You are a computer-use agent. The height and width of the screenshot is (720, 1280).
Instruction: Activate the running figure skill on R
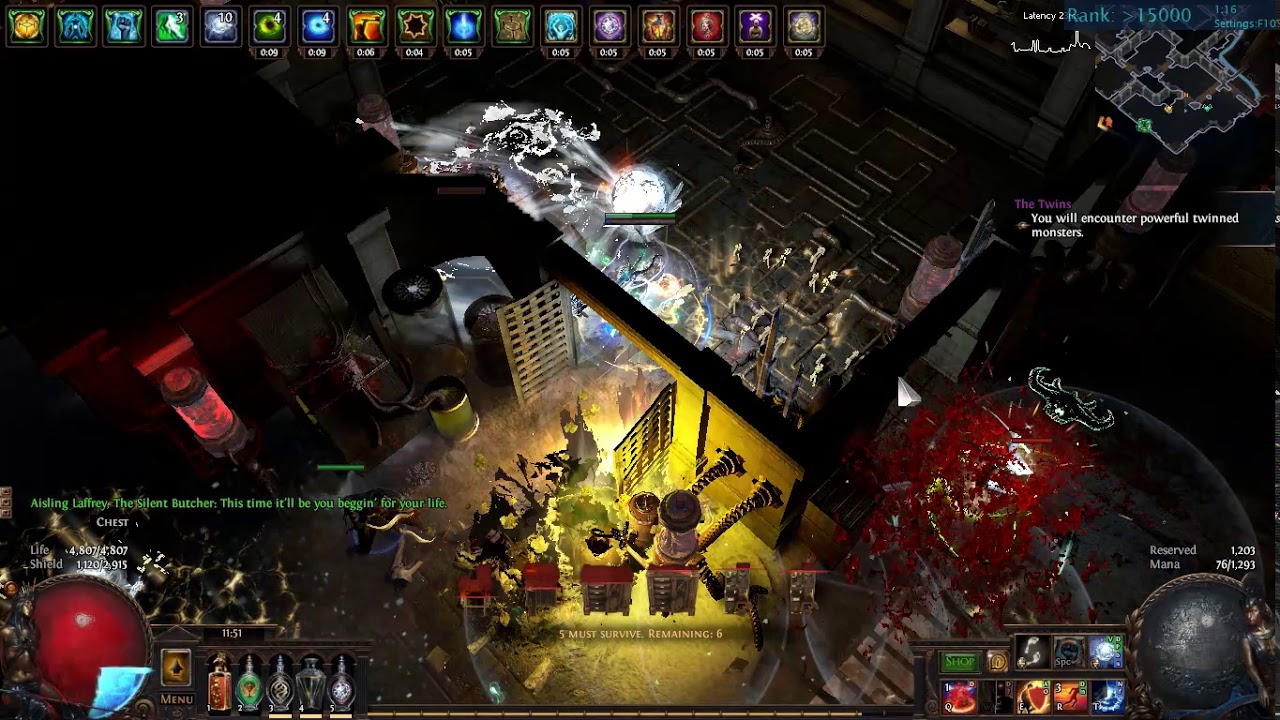[x=1069, y=695]
